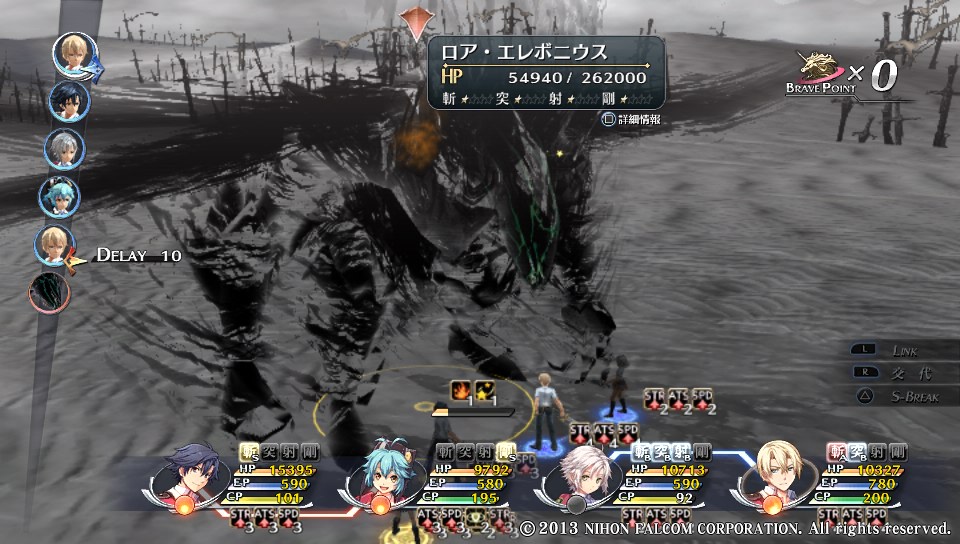Choose the silver-haired party member's portrait
This screenshot has height=544, width=960.
pos(581,474)
